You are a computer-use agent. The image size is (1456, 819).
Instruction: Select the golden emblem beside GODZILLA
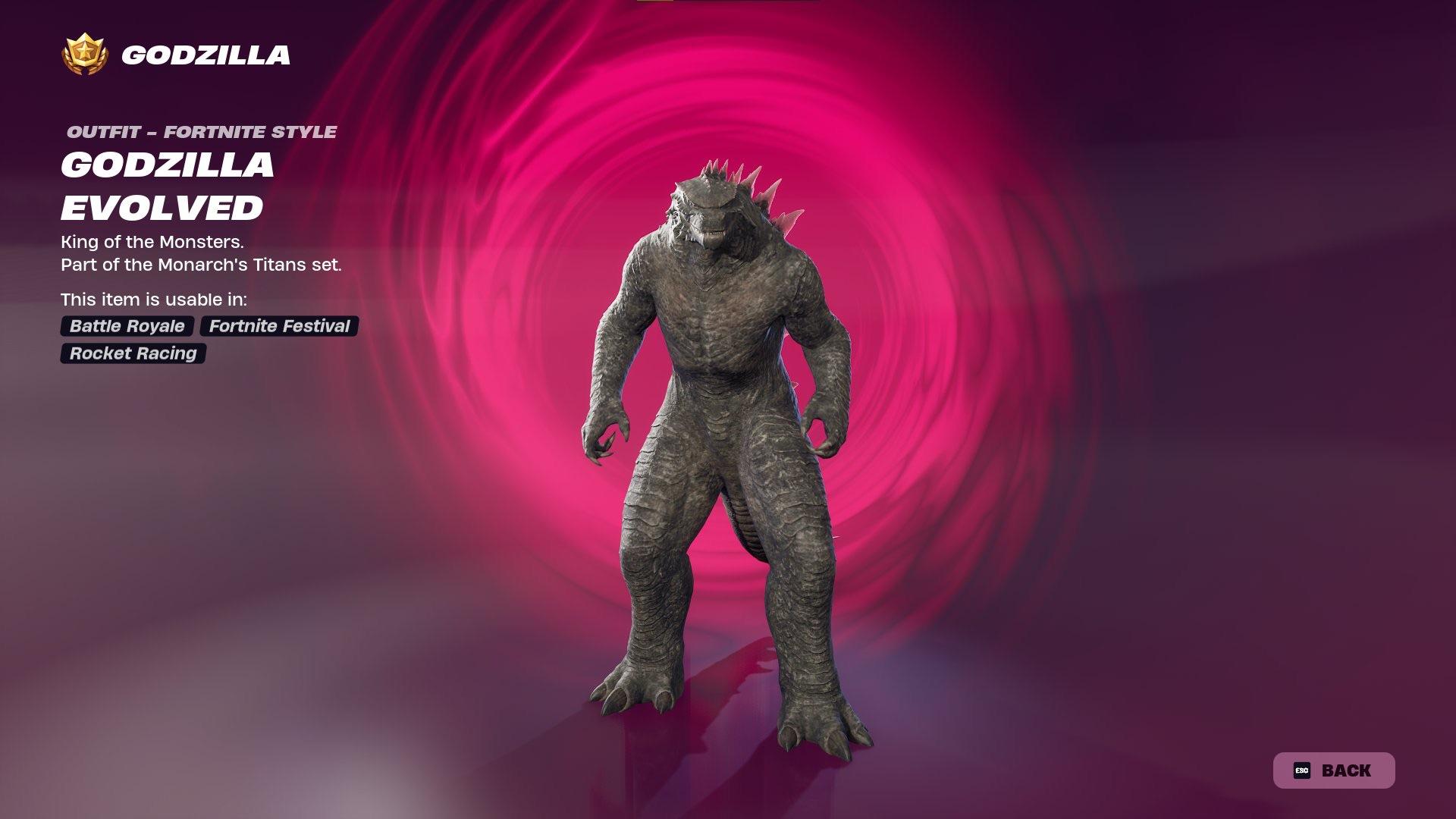pos(86,55)
